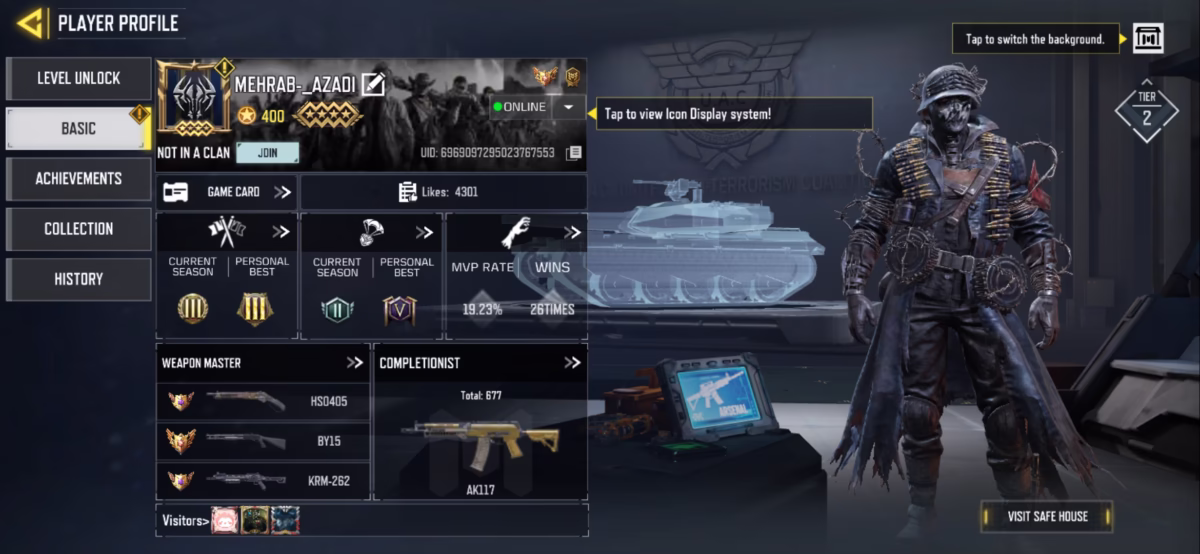Open the Online status dropdown
The image size is (1200, 554).
(x=568, y=107)
